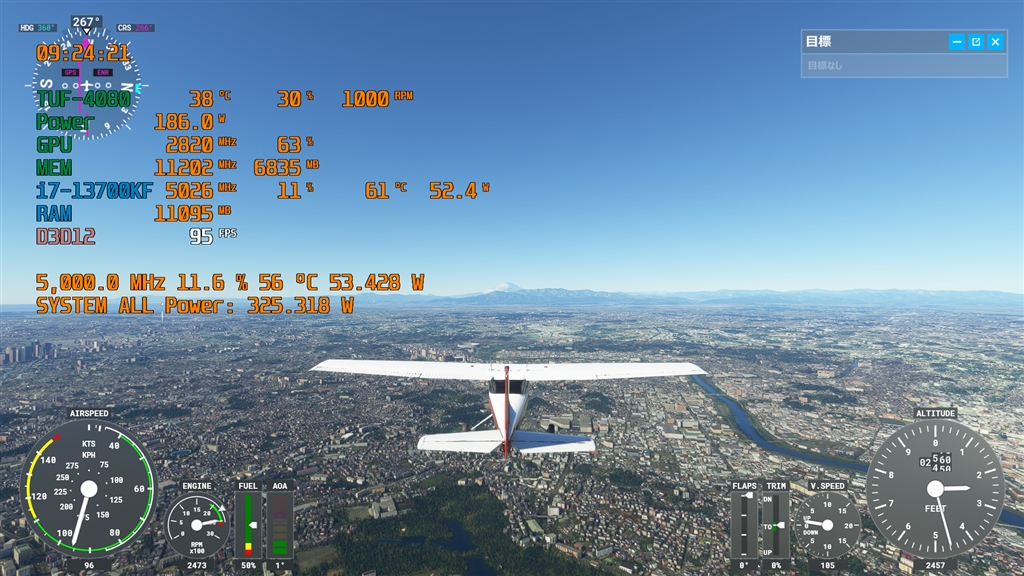Pop out the 目標 panel into a separate window
Viewport: 1024px width, 576px height.
tap(976, 42)
